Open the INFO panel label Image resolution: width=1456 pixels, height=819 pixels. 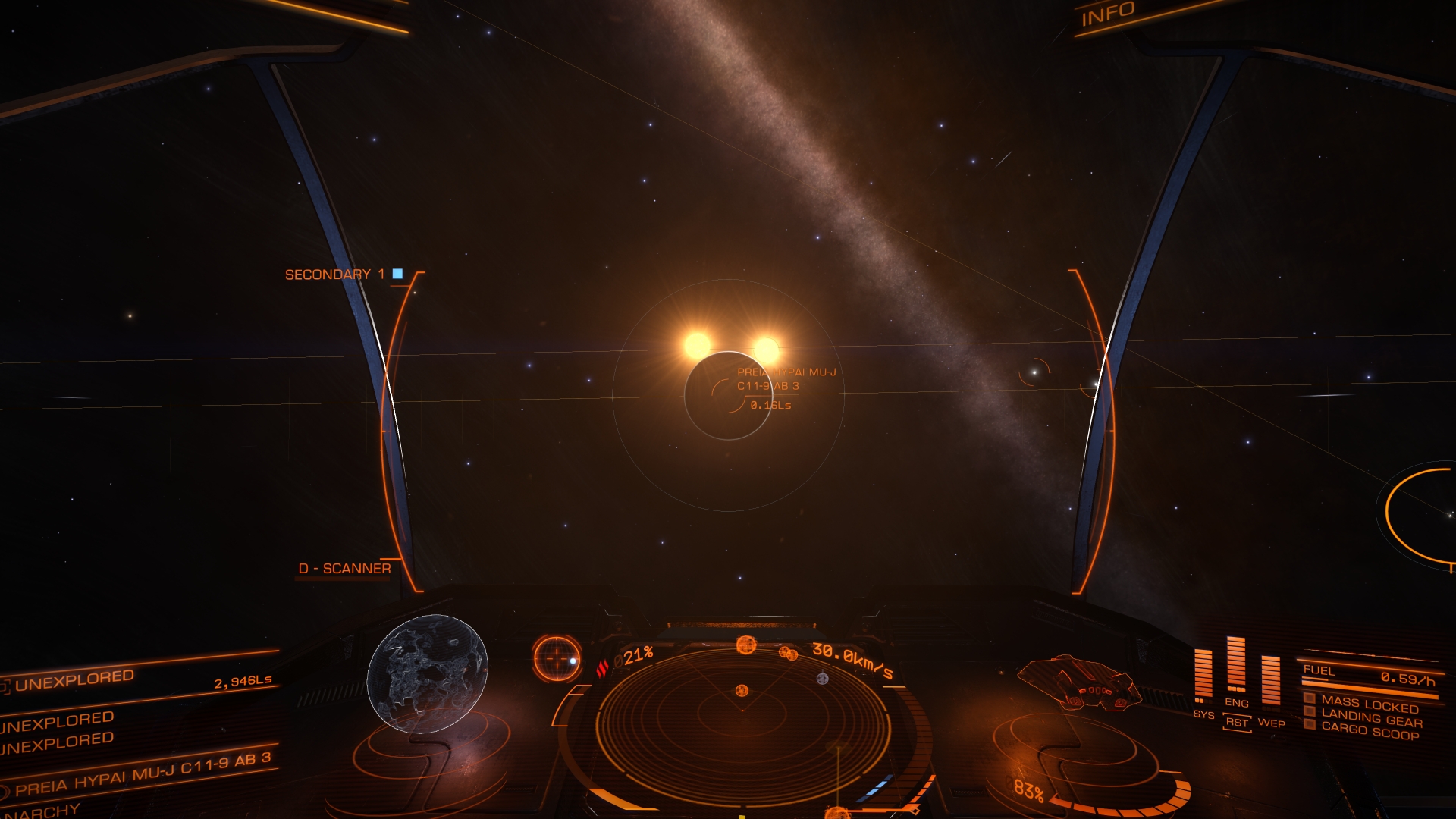tap(1107, 14)
